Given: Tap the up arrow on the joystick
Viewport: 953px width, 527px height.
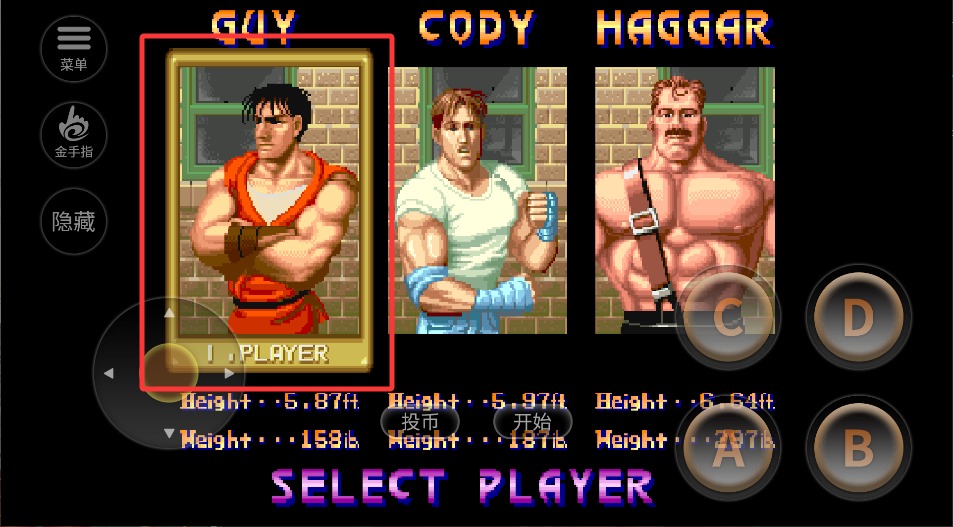Looking at the screenshot, I should pyautogui.click(x=169, y=313).
